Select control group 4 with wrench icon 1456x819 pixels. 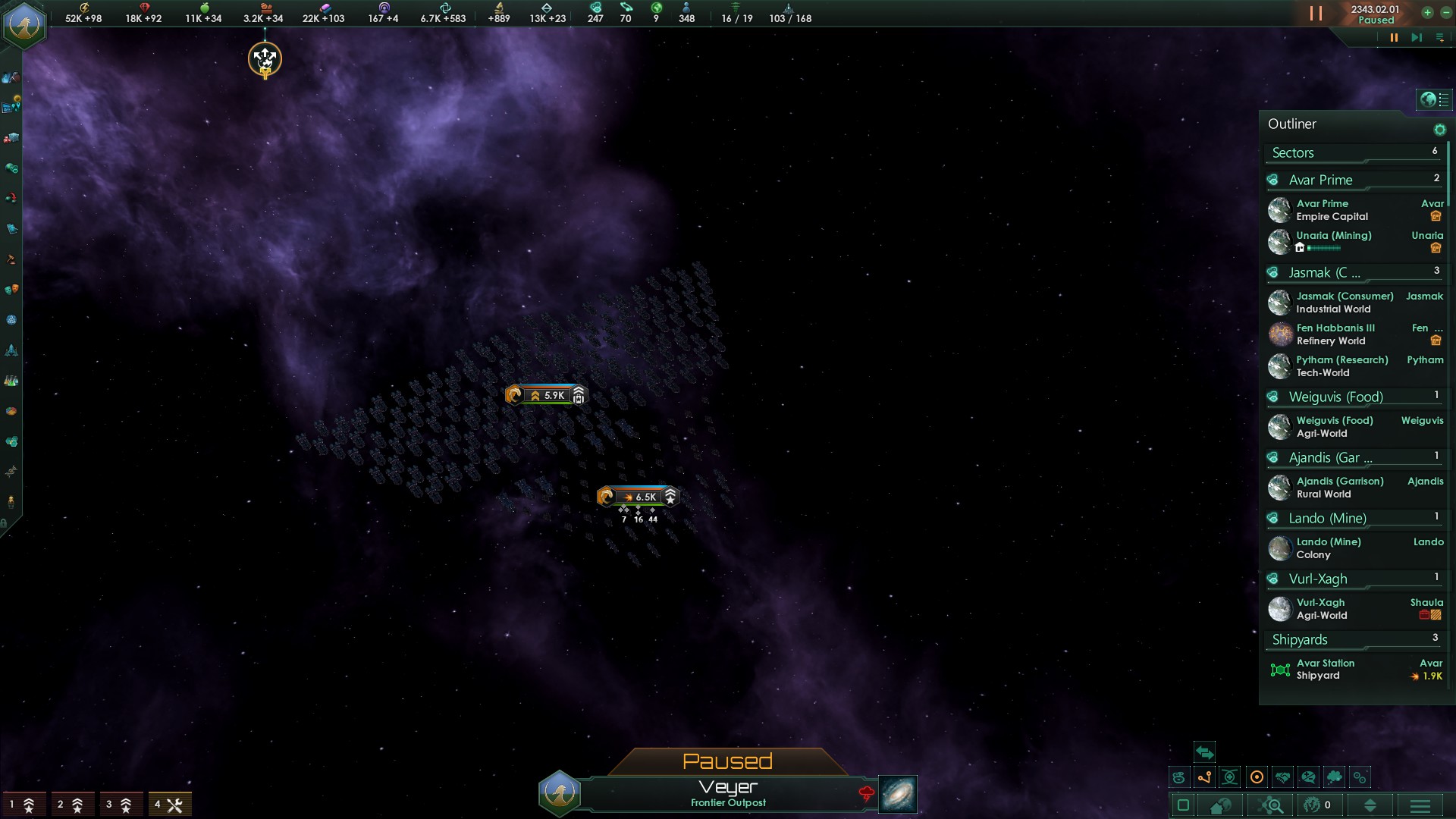coord(169,805)
